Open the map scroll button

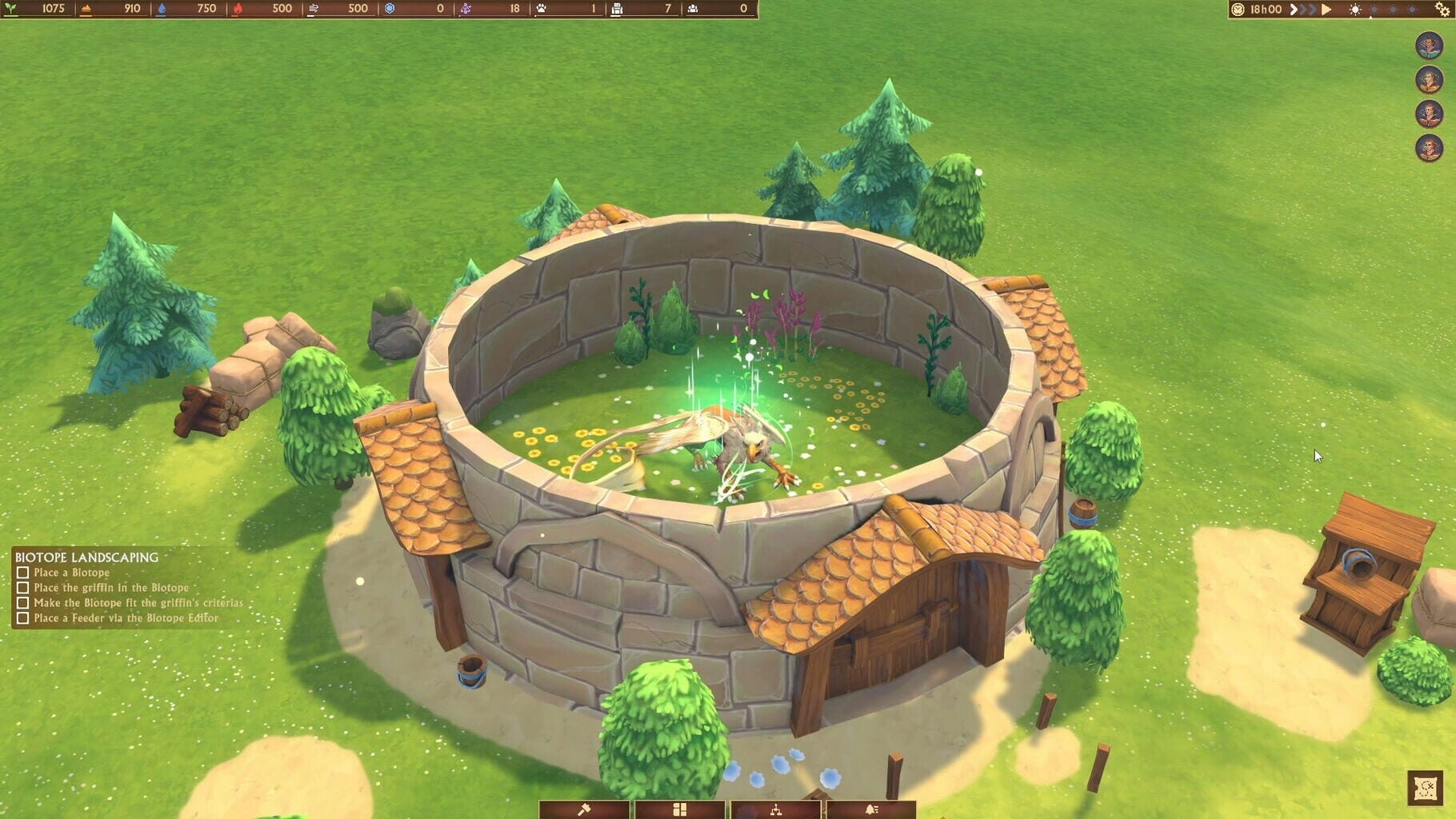[x=1426, y=788]
